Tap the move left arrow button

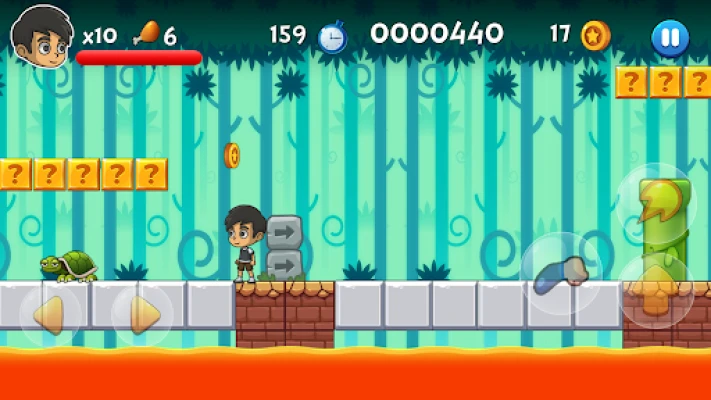point(50,314)
